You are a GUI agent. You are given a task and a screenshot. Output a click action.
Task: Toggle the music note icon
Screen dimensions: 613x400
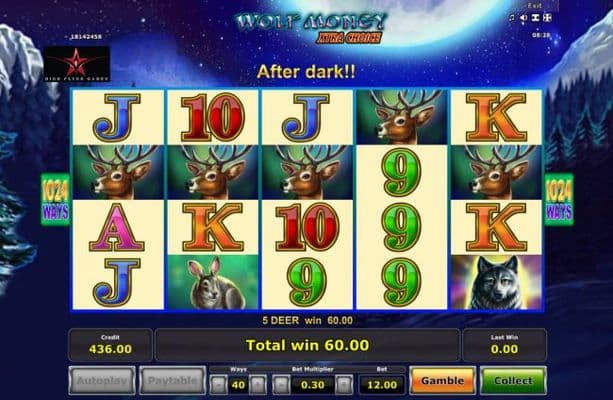tap(511, 17)
